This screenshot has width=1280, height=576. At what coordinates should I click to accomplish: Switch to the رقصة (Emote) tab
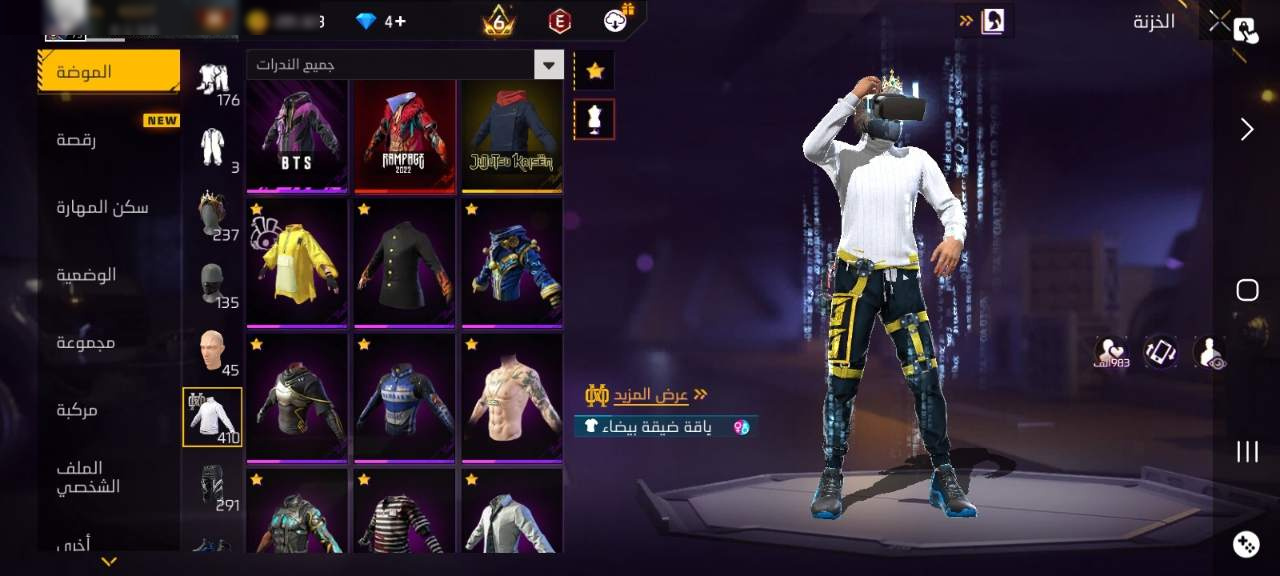tap(76, 140)
